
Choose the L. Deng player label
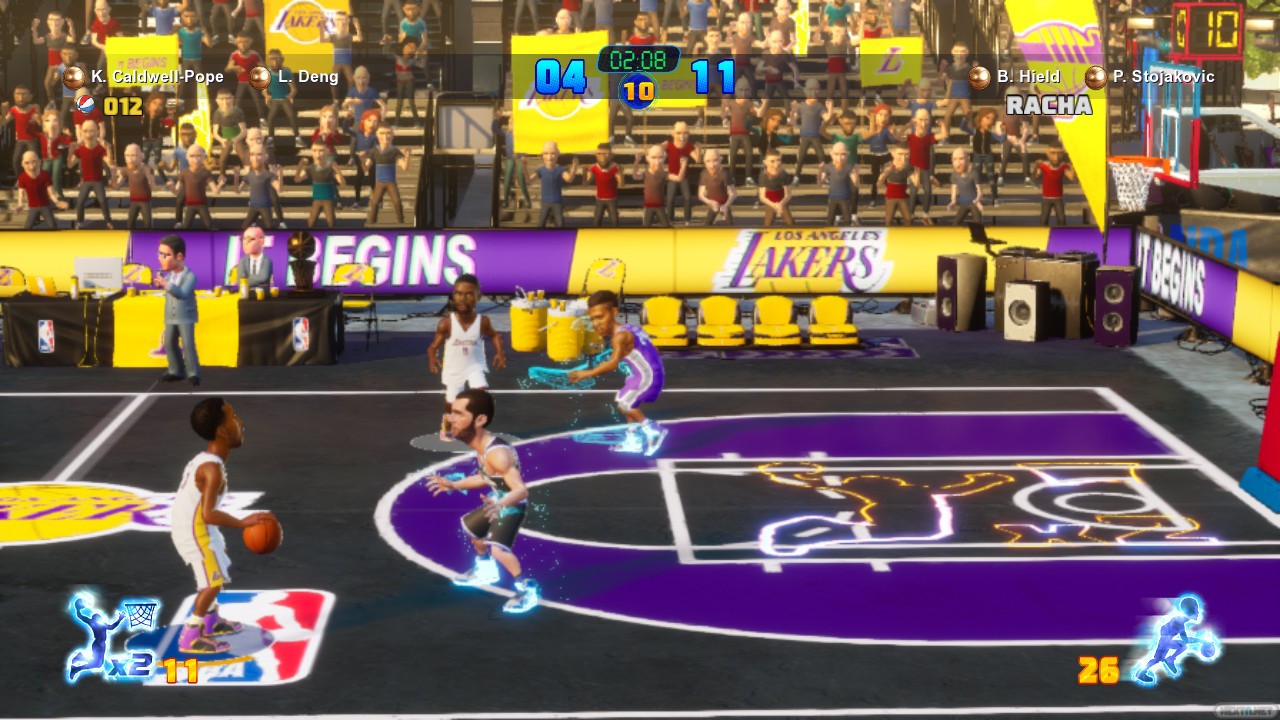(308, 76)
